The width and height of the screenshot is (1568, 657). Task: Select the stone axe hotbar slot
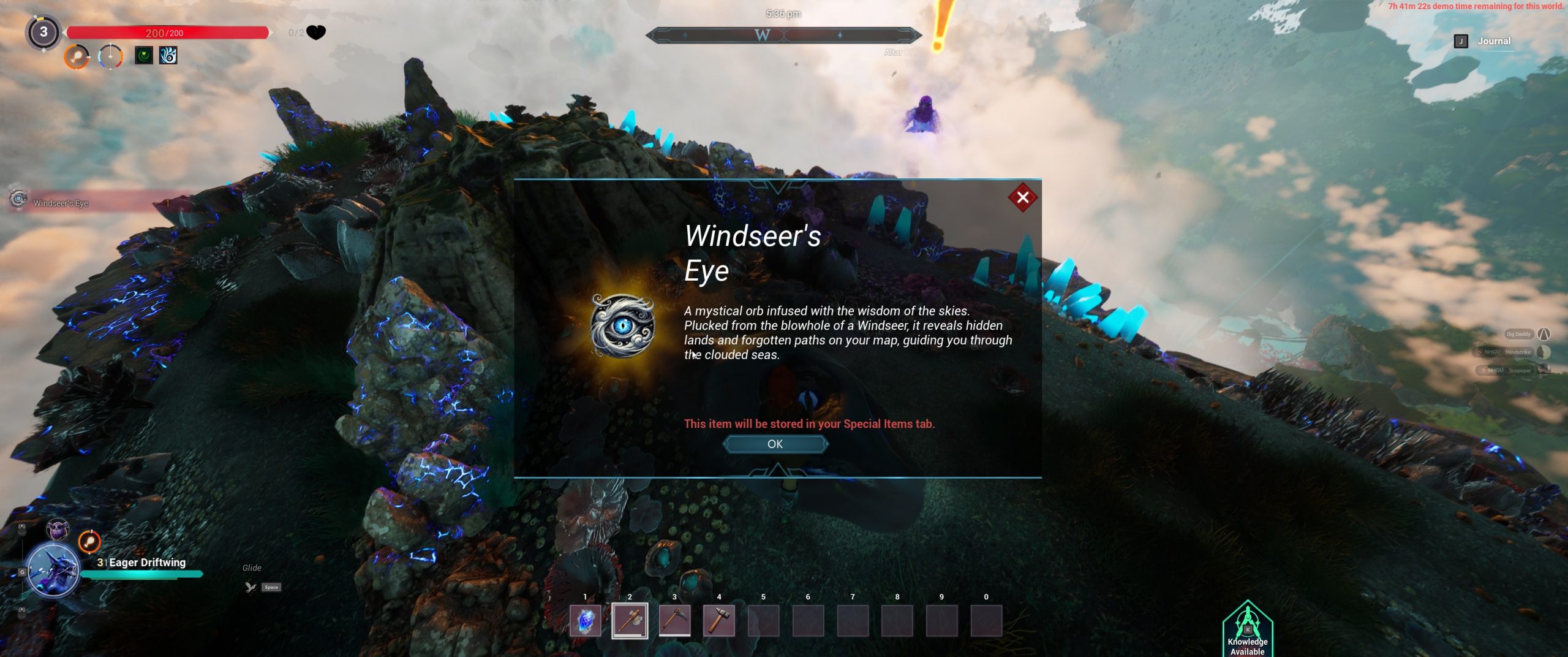(630, 621)
